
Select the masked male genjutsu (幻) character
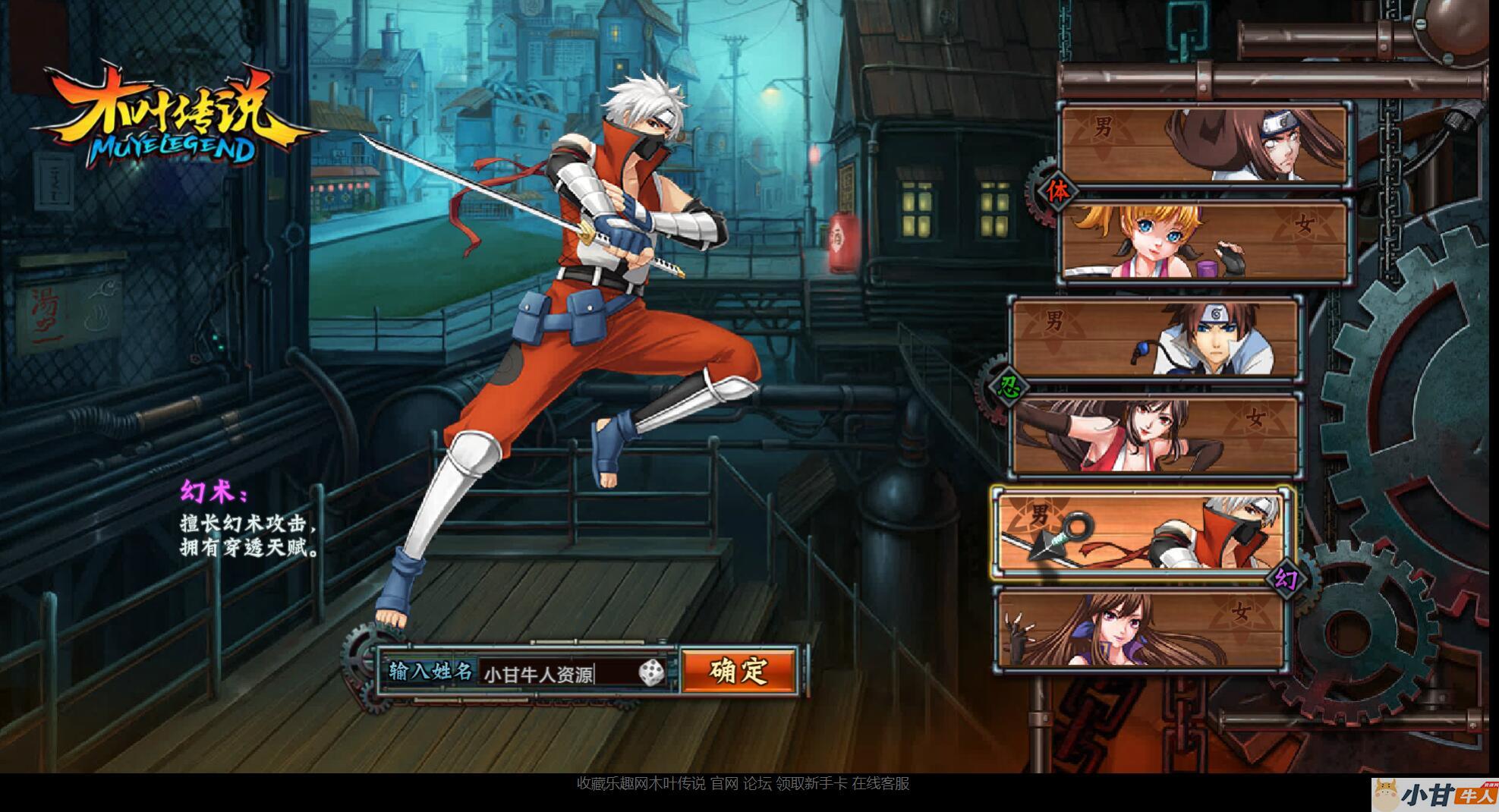click(x=1141, y=531)
